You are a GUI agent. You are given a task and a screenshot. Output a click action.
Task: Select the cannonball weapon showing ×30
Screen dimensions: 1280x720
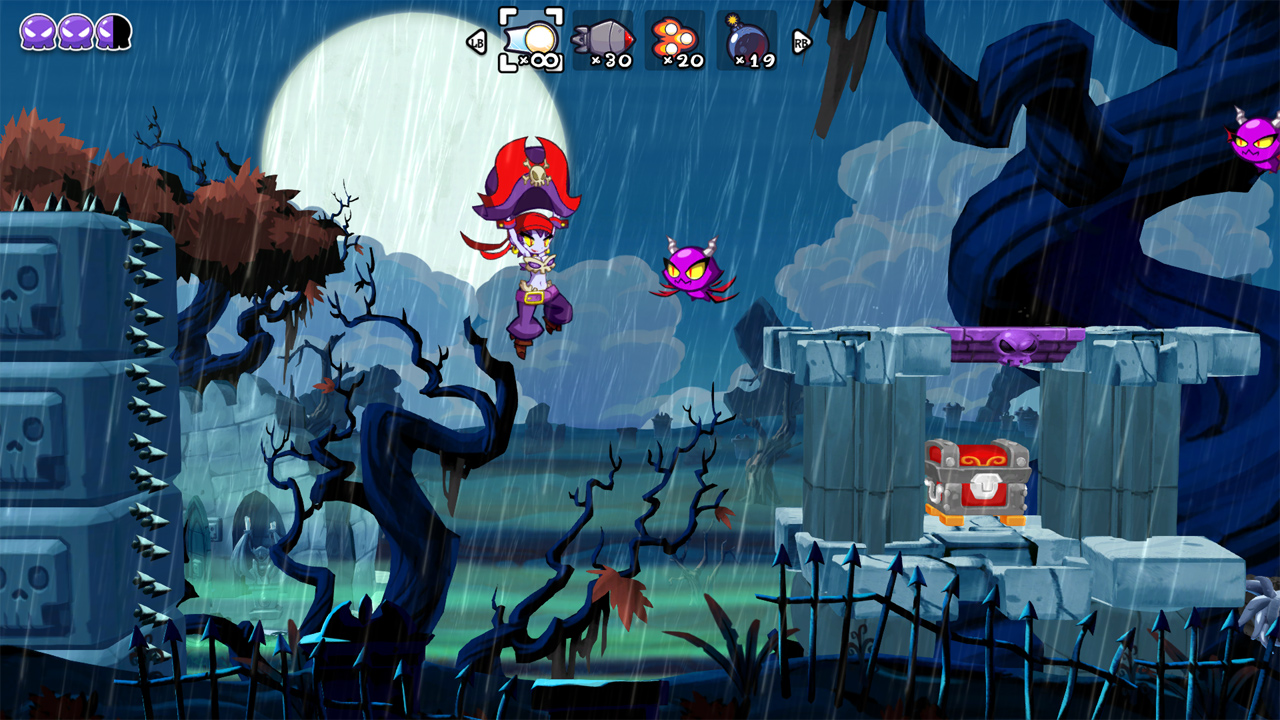click(x=604, y=35)
